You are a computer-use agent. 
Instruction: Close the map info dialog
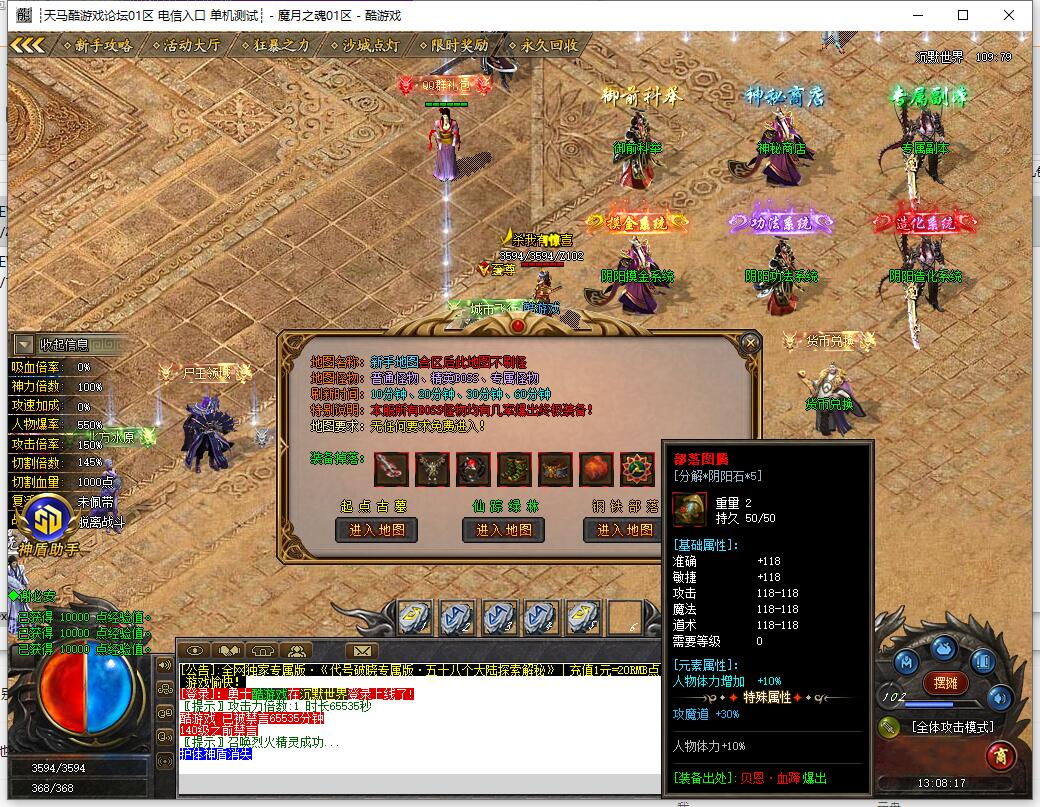point(750,343)
